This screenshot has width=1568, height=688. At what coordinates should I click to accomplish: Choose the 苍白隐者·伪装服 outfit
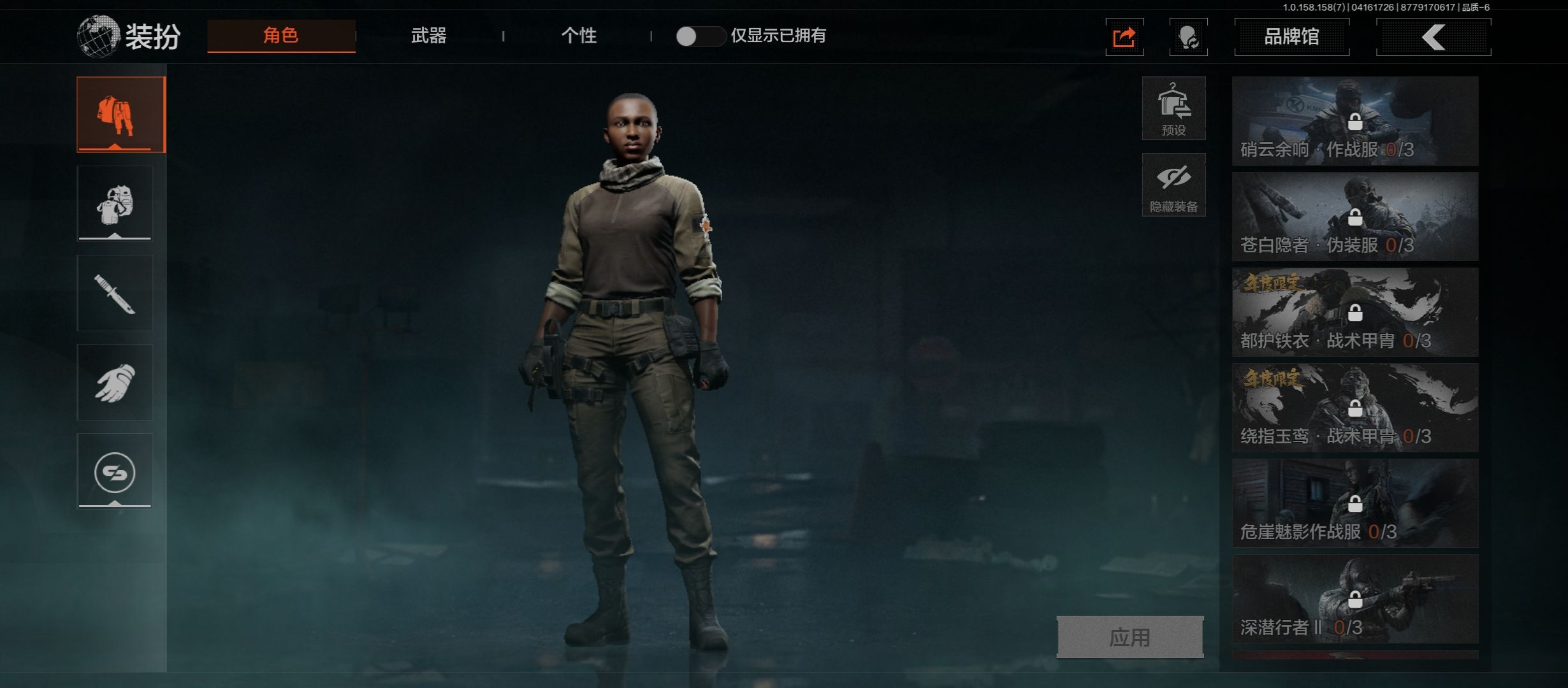tap(1355, 217)
